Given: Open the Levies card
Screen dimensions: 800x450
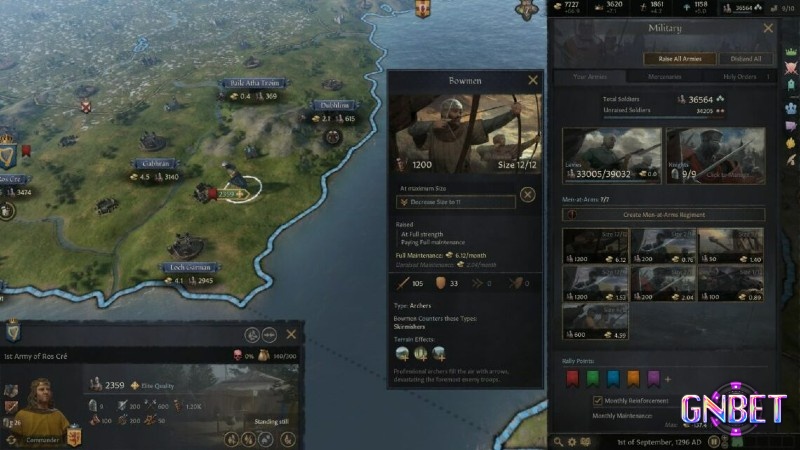Looking at the screenshot, I should pos(612,157).
